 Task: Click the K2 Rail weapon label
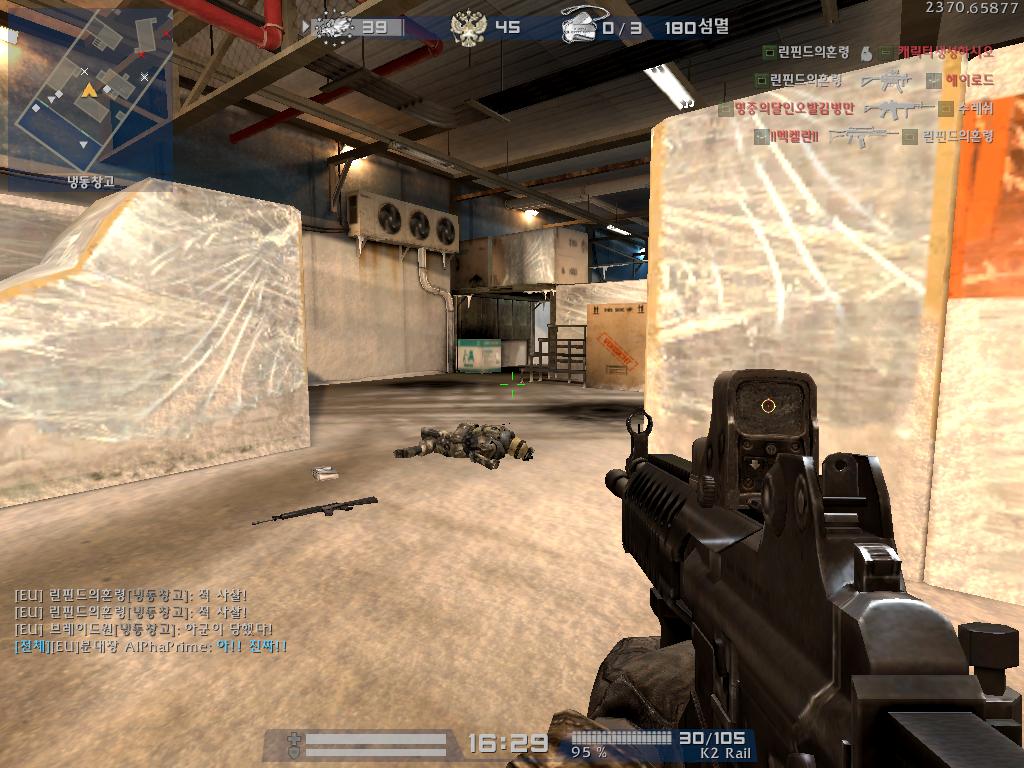[723, 753]
